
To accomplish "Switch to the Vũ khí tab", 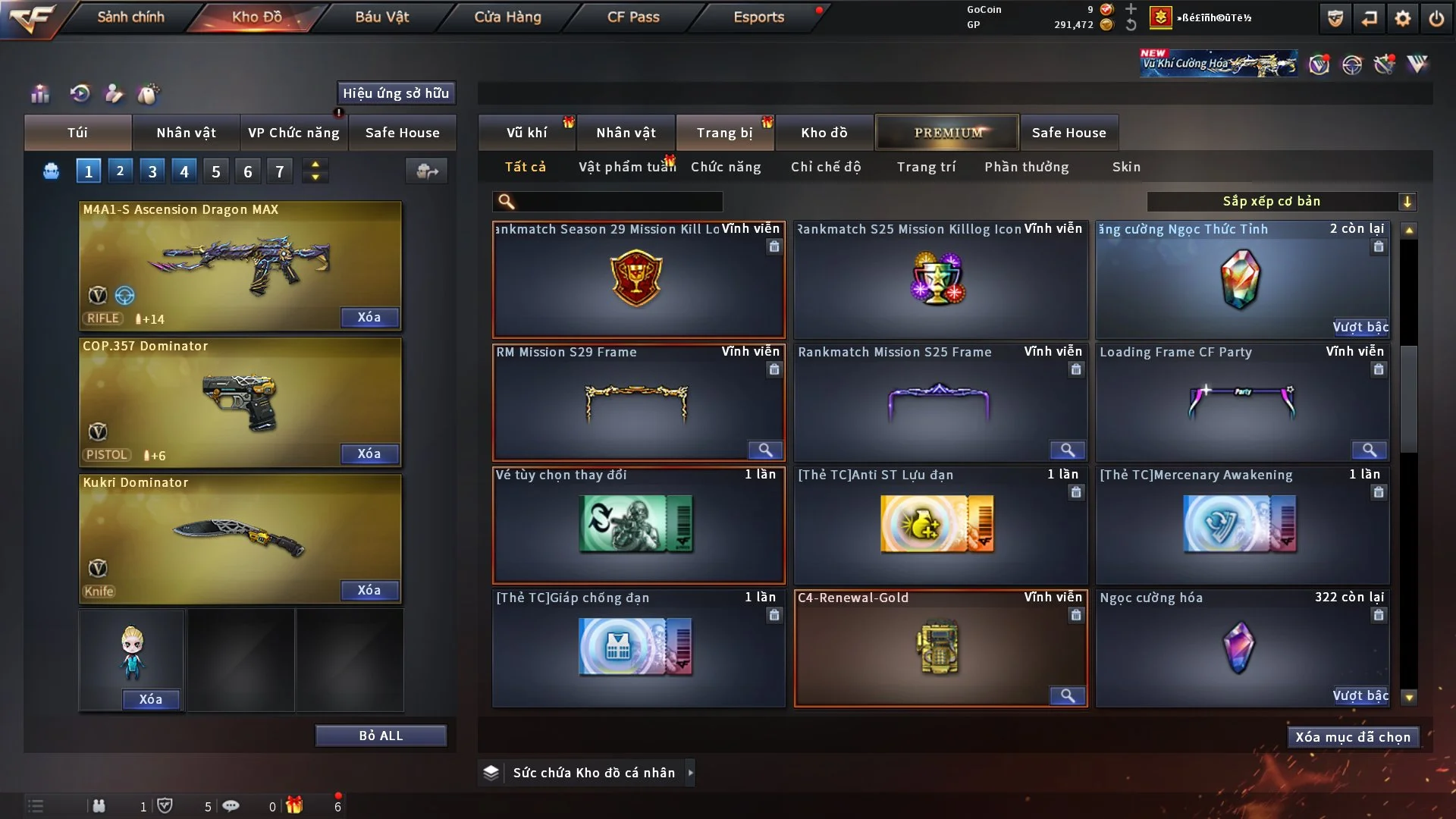I will point(526,133).
